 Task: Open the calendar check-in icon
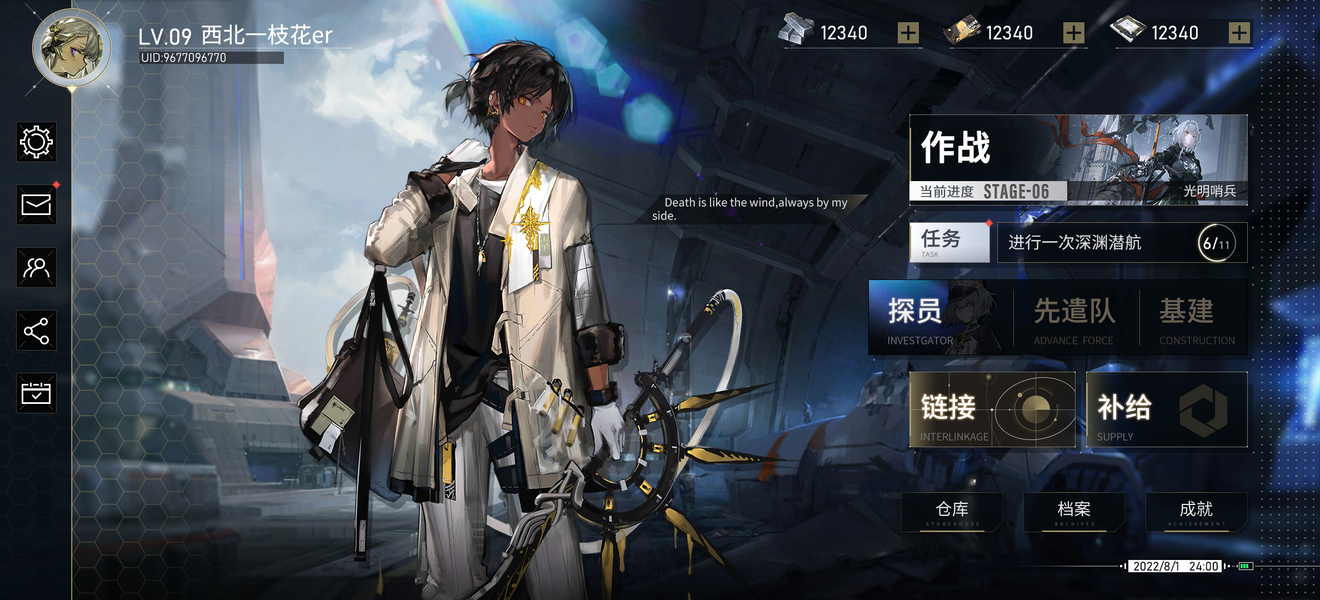pyautogui.click(x=37, y=393)
